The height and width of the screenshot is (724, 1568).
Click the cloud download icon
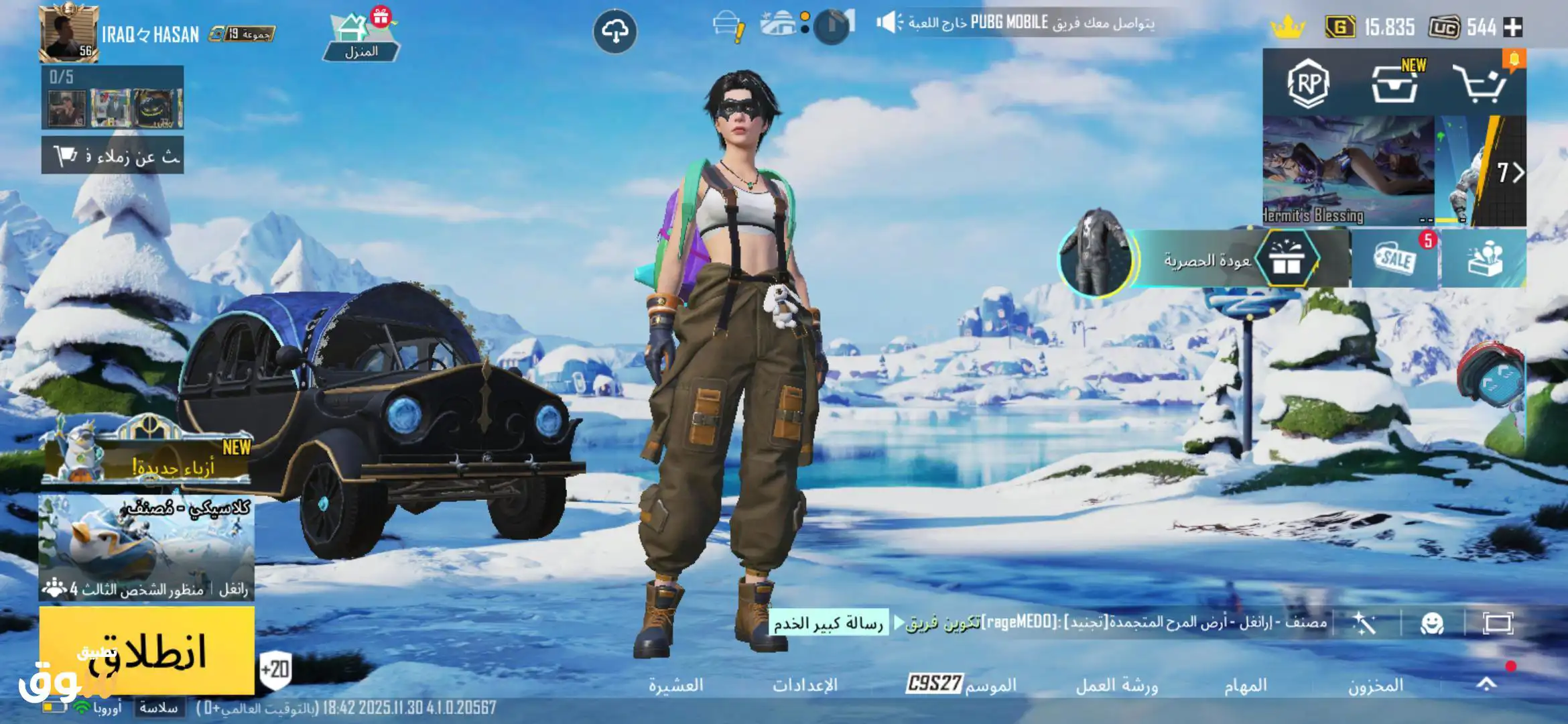614,32
